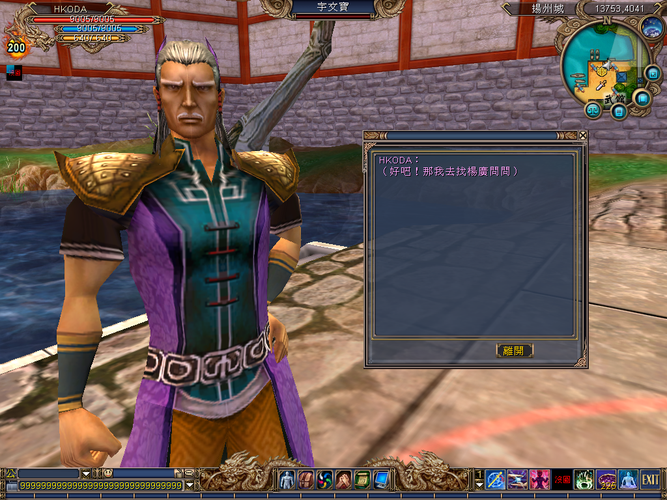This screenshot has height=500, width=667.
Task: Select the target nameplate 宇文寶
Action: point(334,7)
